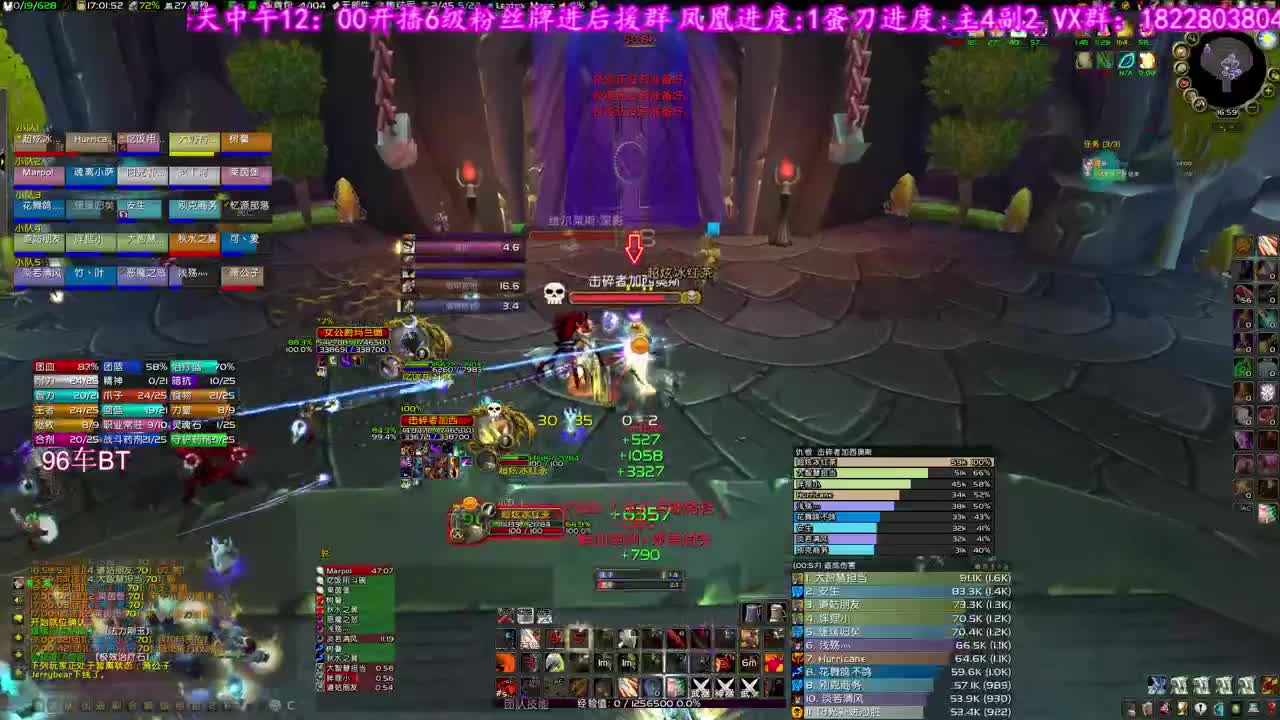Click the teal leaf buff icon near the top right
1280x720 pixels.
click(1127, 61)
